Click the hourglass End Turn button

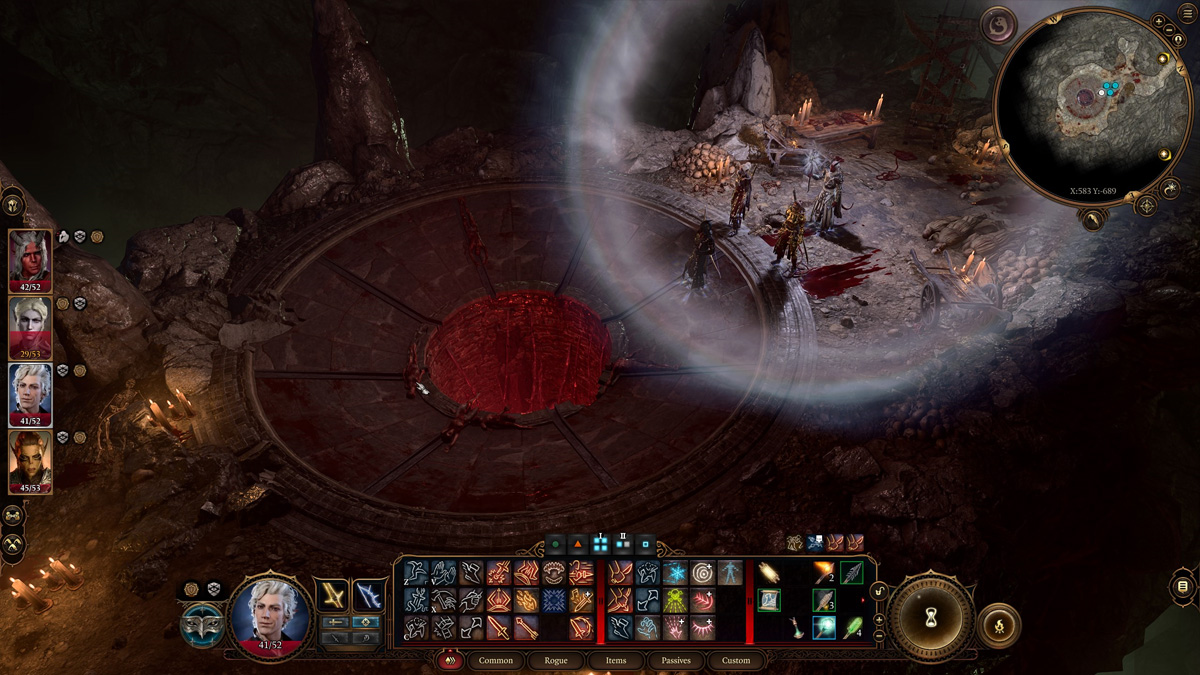coord(932,618)
